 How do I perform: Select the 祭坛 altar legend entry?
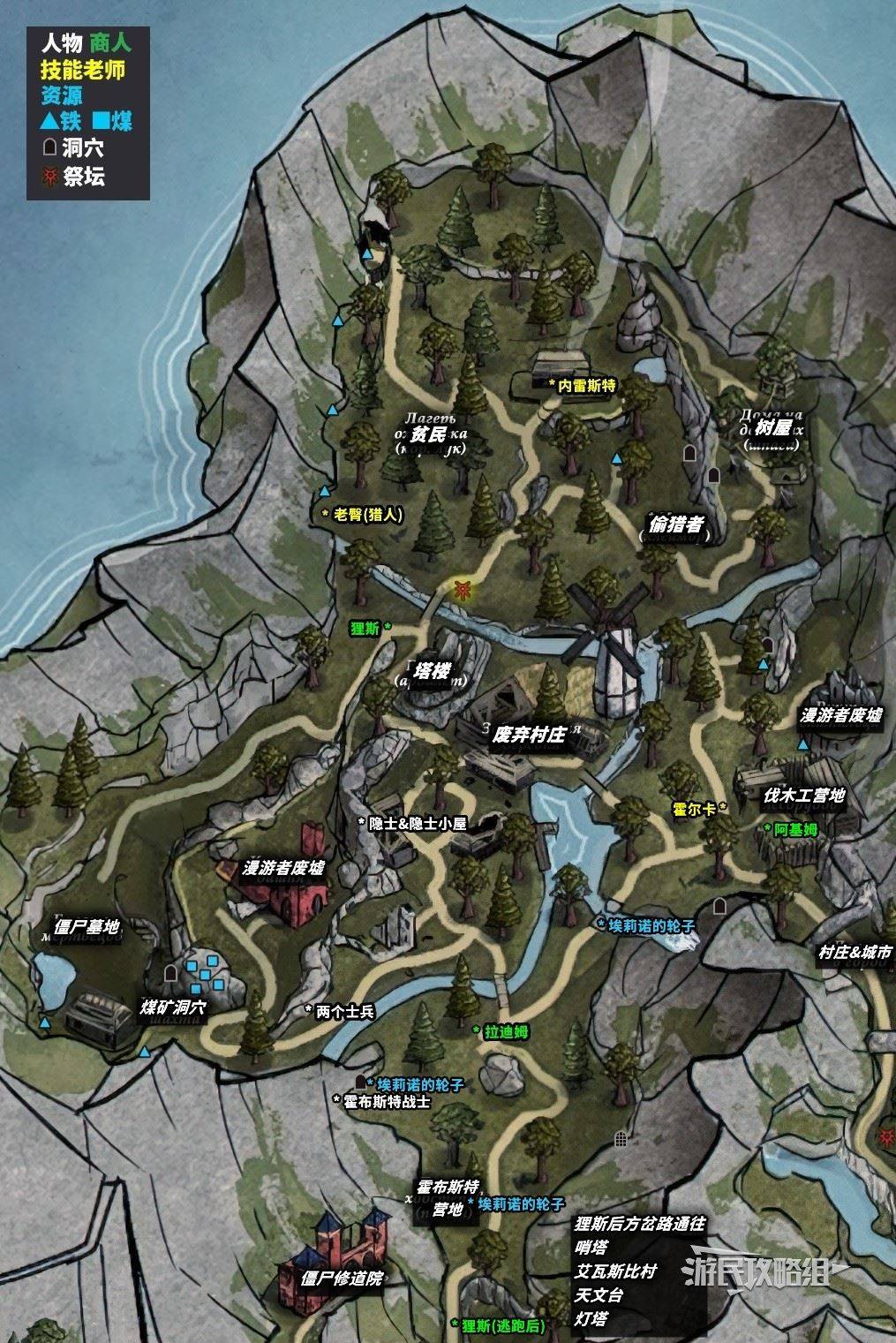(83, 176)
